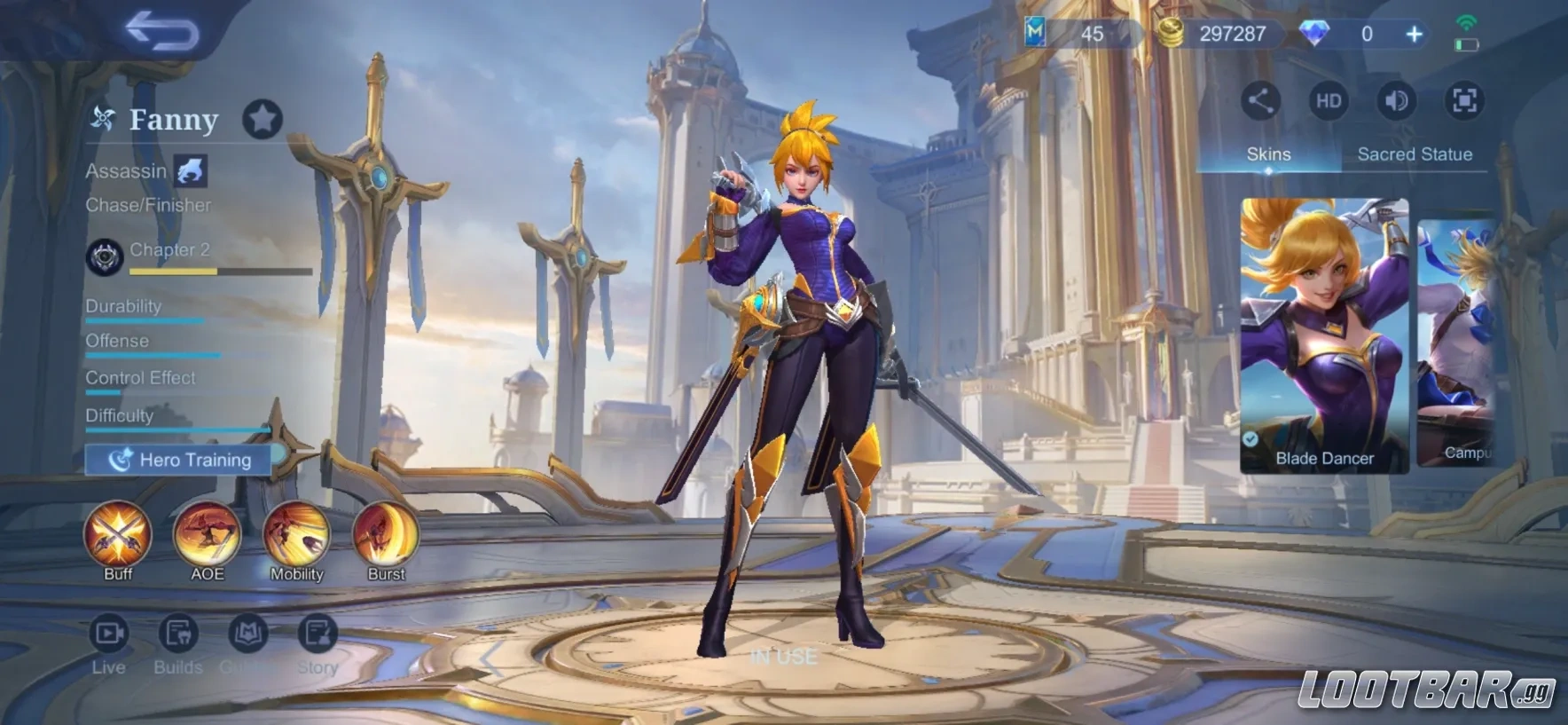Viewport: 1568px width, 725px height.
Task: Toggle the hero voice speaker icon
Action: 1396,100
